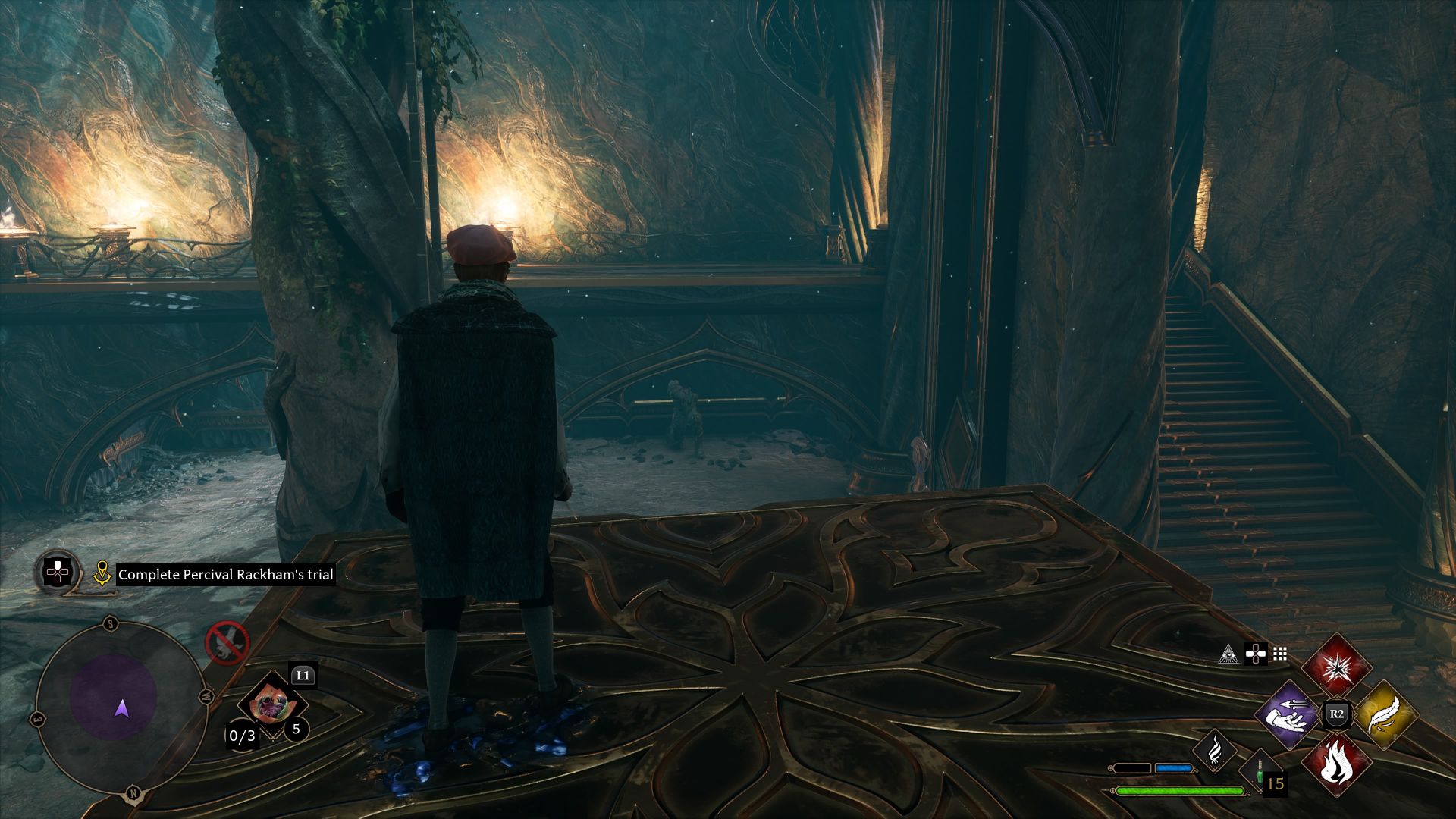Image resolution: width=1456 pixels, height=819 pixels.
Task: Click the yellow quest marker pin icon
Action: coord(102,573)
